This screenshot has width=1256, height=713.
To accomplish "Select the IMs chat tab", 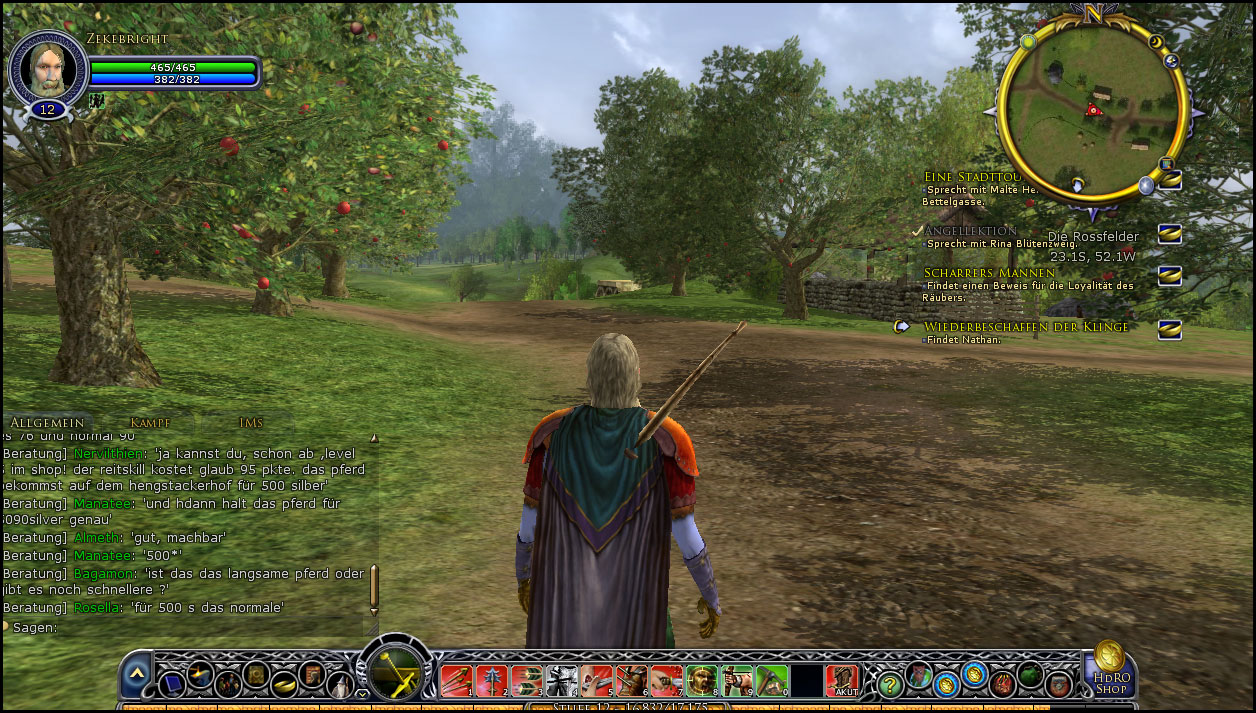I will point(251,423).
